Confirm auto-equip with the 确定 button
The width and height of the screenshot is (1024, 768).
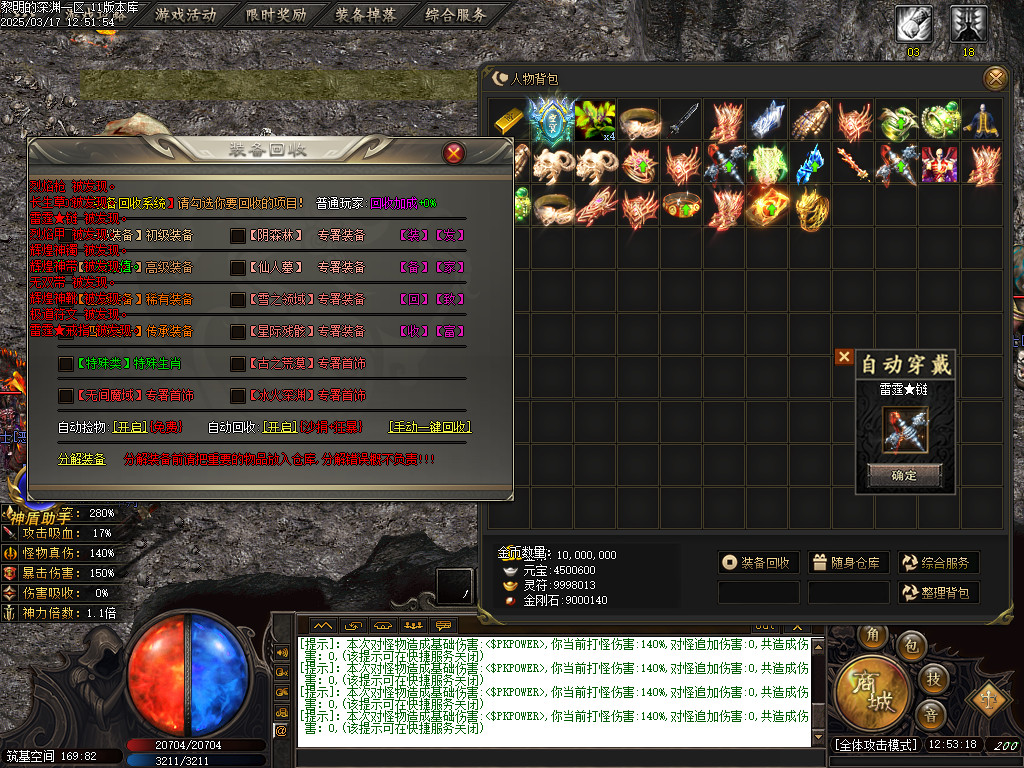tap(904, 475)
